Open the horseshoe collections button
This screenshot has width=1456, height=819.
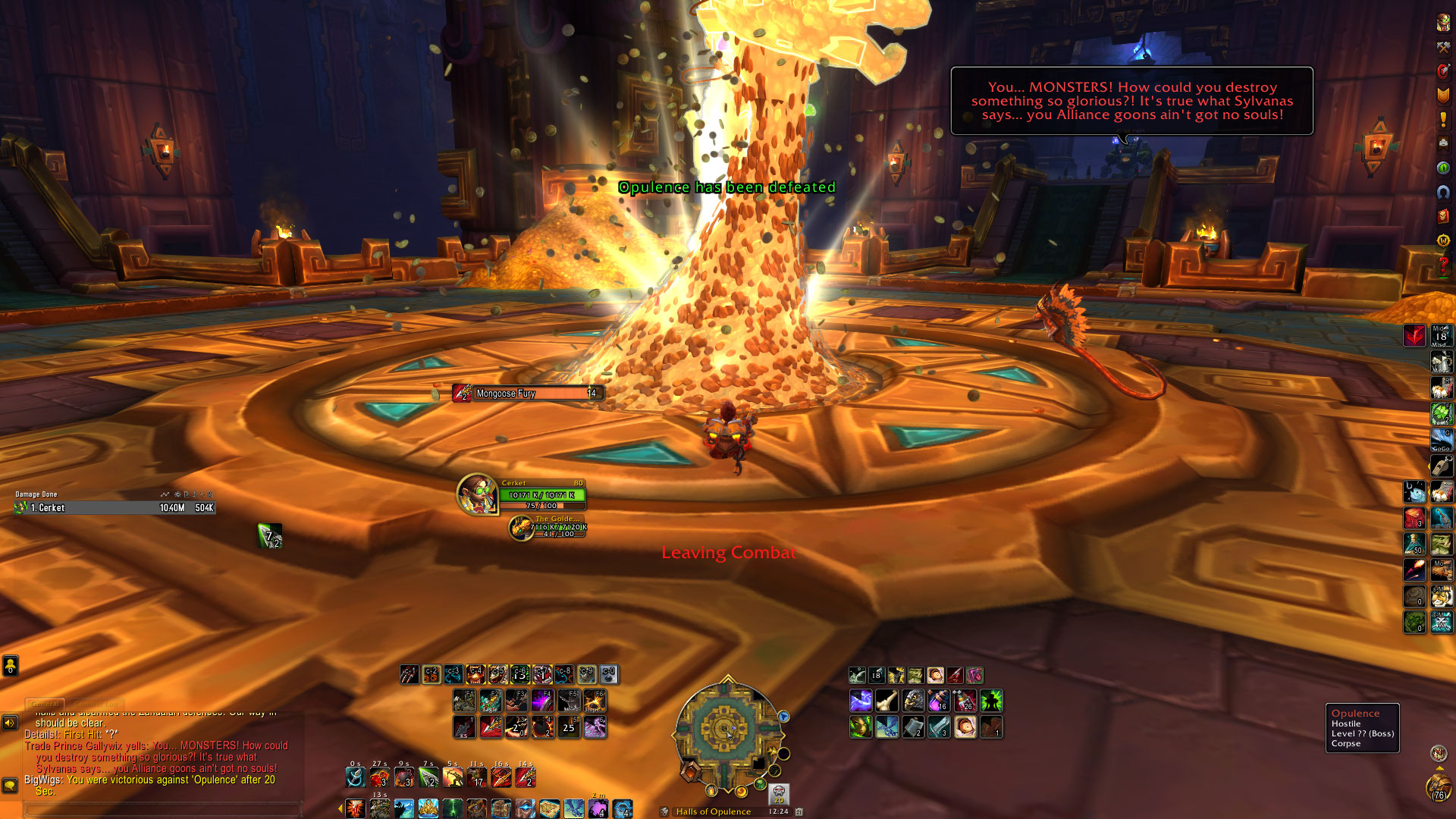[x=1443, y=192]
